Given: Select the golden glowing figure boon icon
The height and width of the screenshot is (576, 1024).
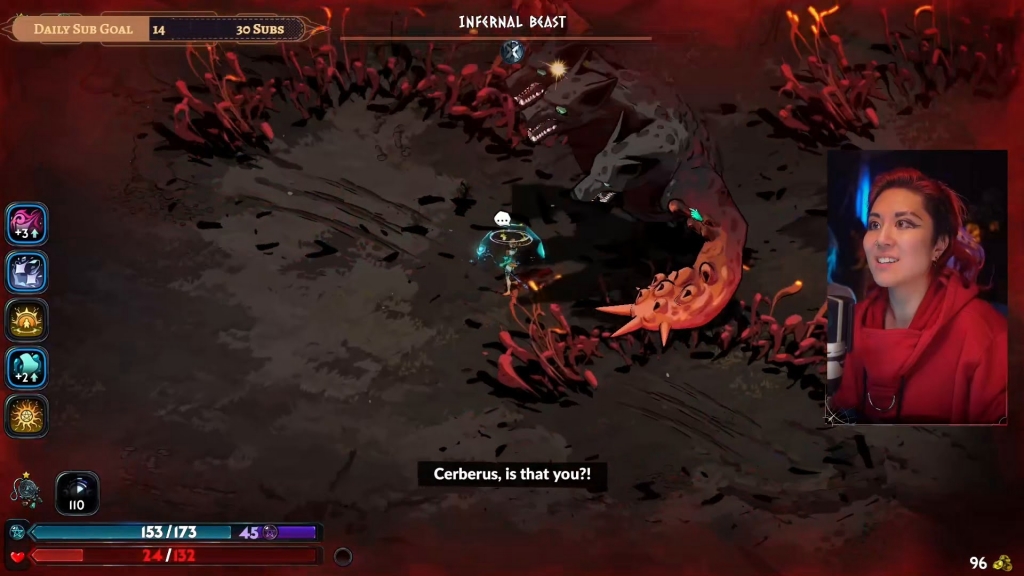Looking at the screenshot, I should pos(27,320).
